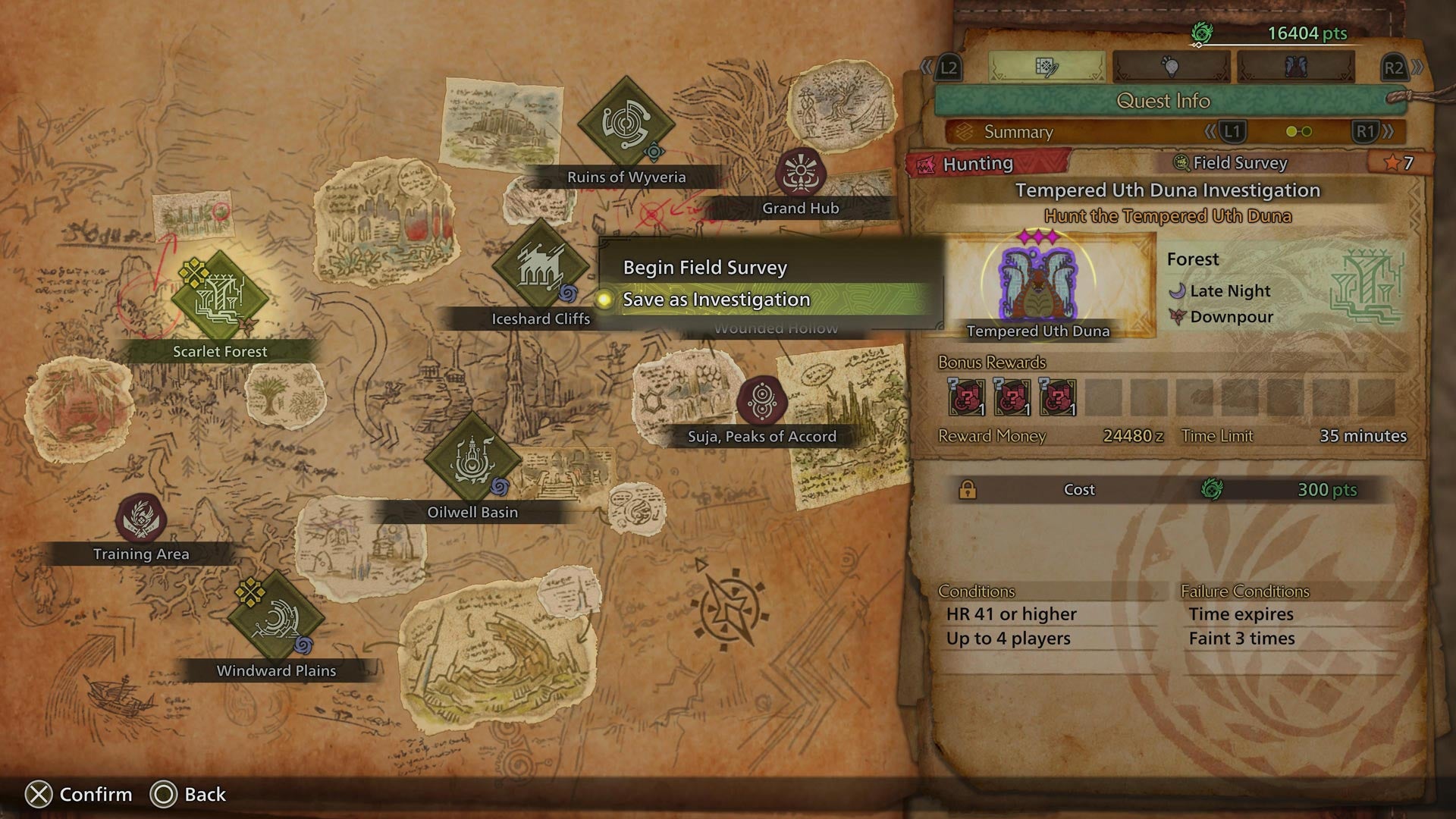Choose the Begin Field Survey option

coord(704,266)
